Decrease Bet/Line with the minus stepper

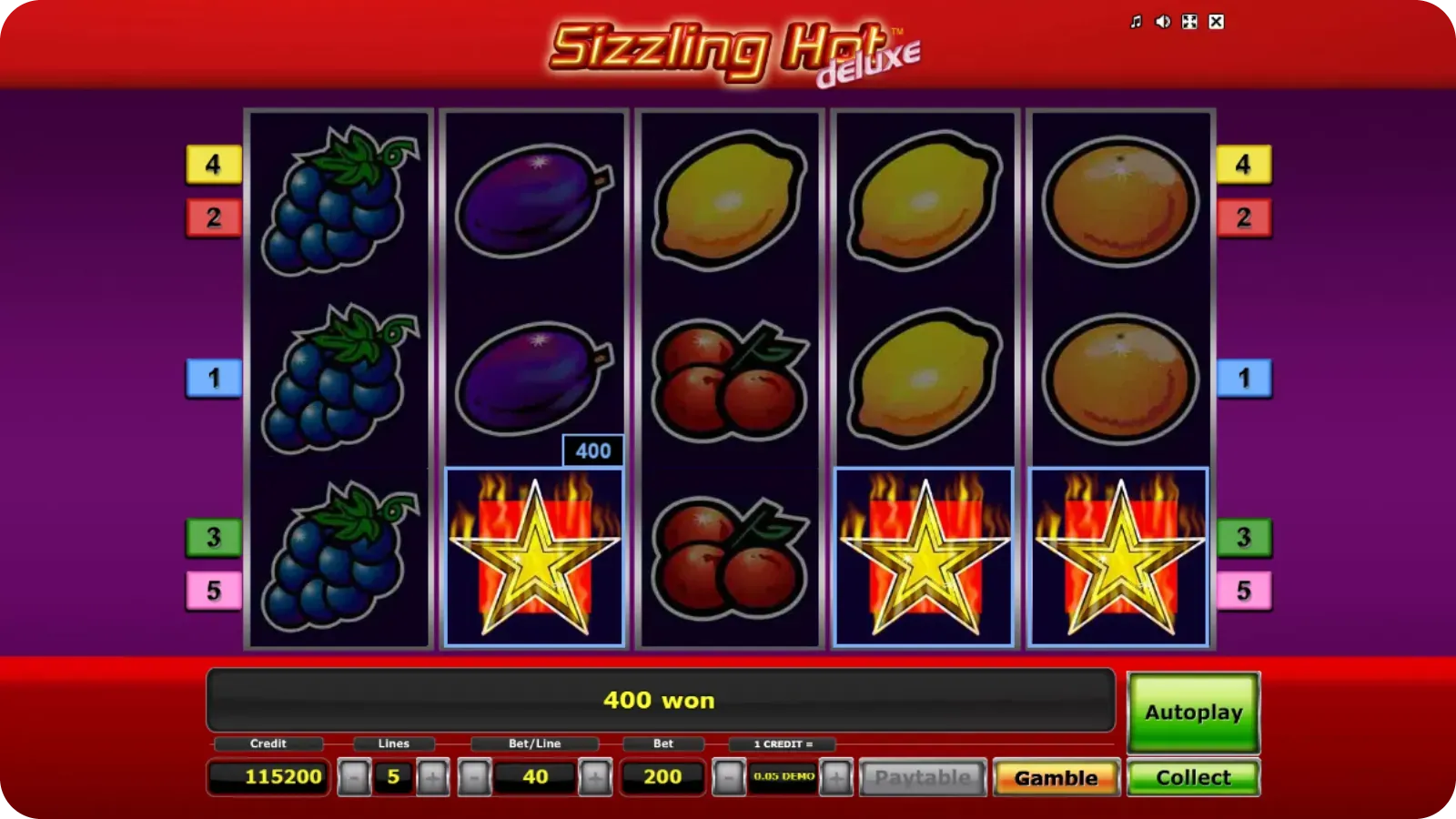point(472,777)
